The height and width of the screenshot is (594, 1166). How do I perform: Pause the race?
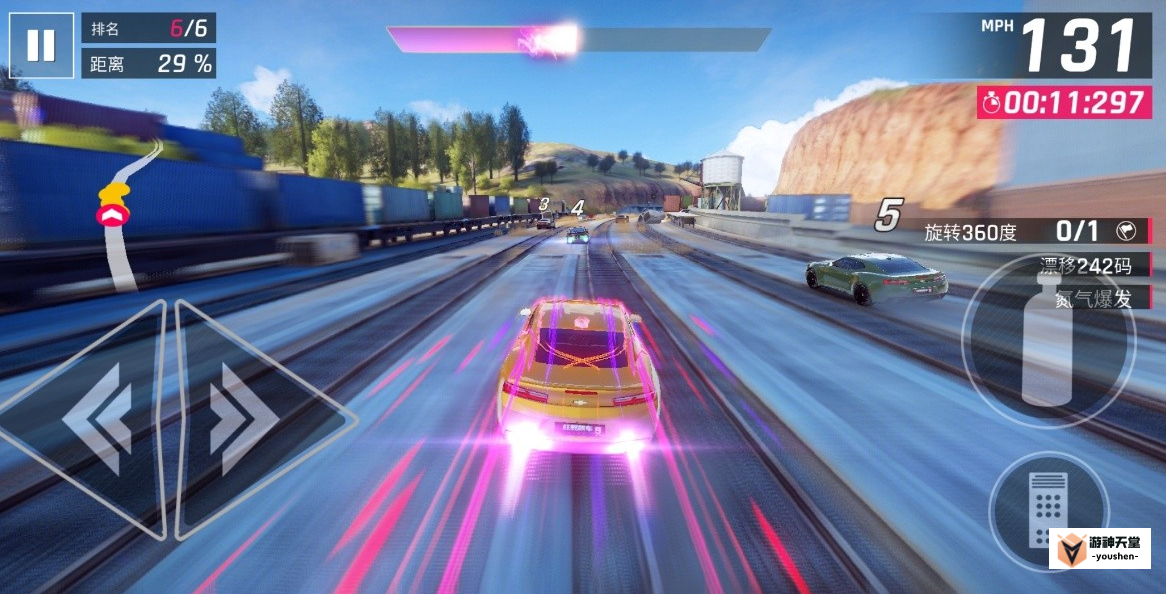pyautogui.click(x=41, y=45)
